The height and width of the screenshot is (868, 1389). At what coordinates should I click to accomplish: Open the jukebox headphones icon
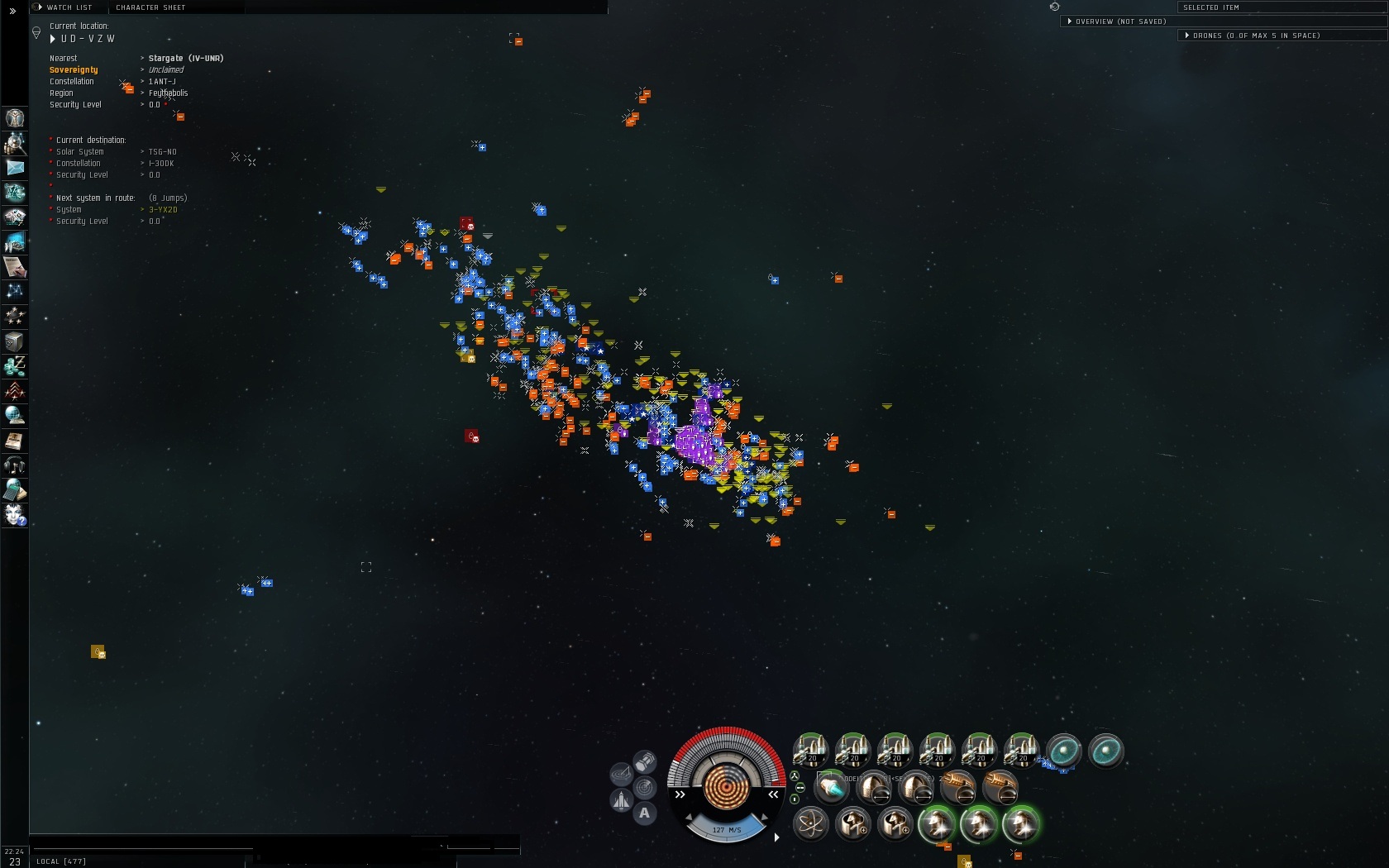tap(15, 465)
